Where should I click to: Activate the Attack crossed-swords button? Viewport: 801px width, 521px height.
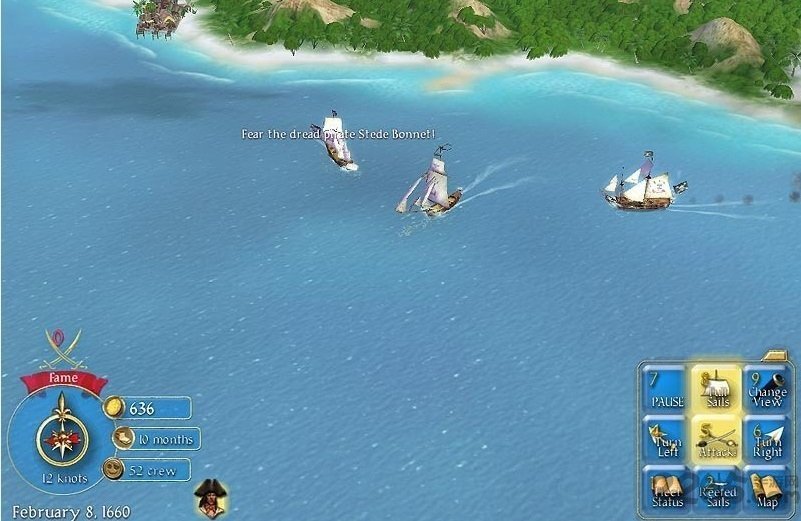click(x=716, y=441)
